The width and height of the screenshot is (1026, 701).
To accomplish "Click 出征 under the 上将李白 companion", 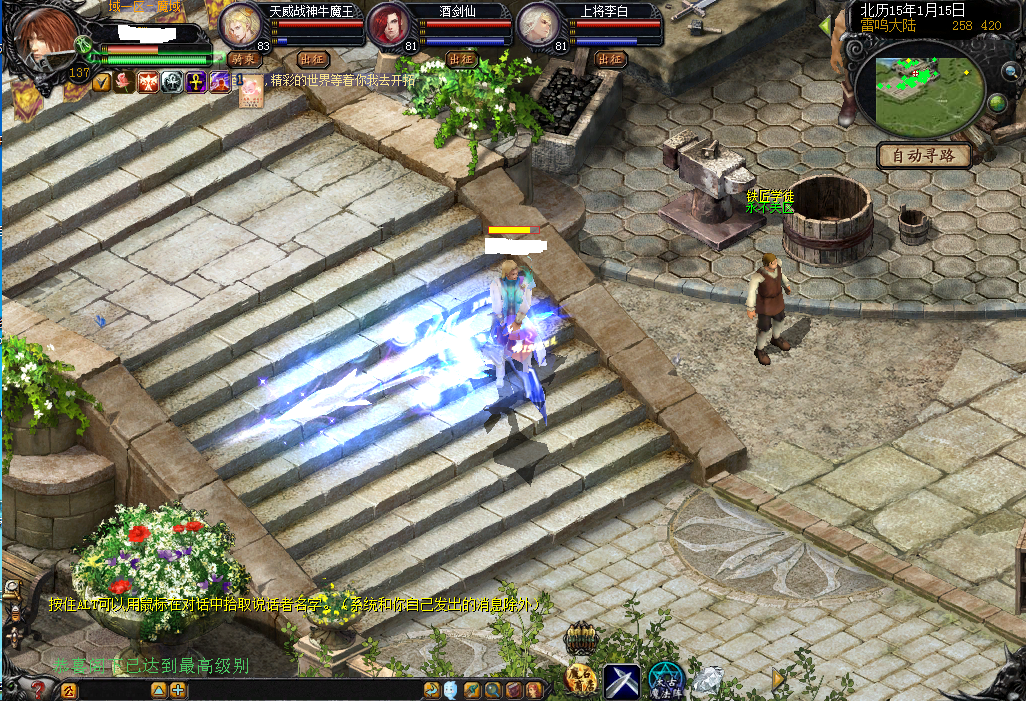I will [x=610, y=59].
